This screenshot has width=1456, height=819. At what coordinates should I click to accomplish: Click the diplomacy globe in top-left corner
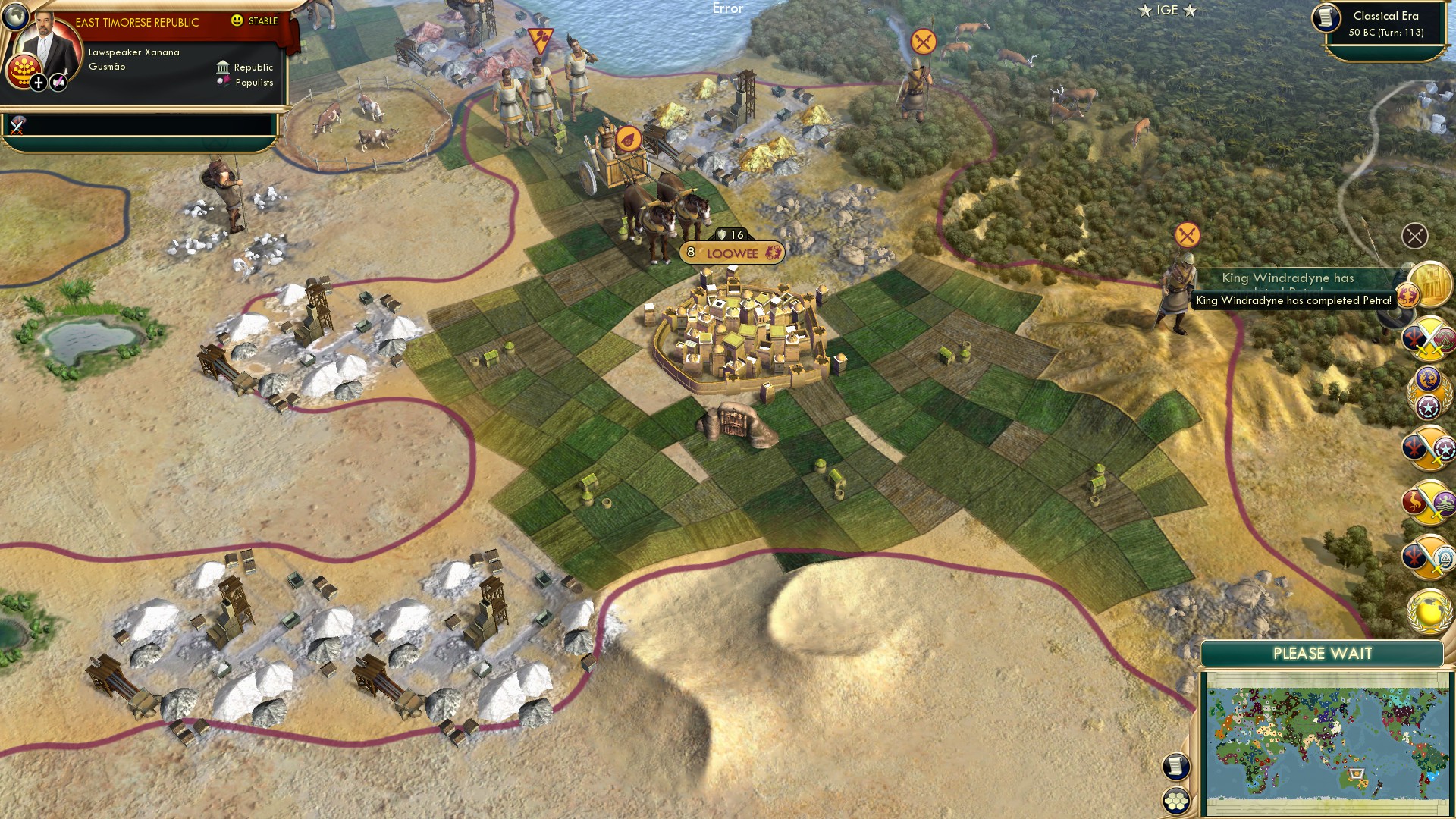pos(15,17)
